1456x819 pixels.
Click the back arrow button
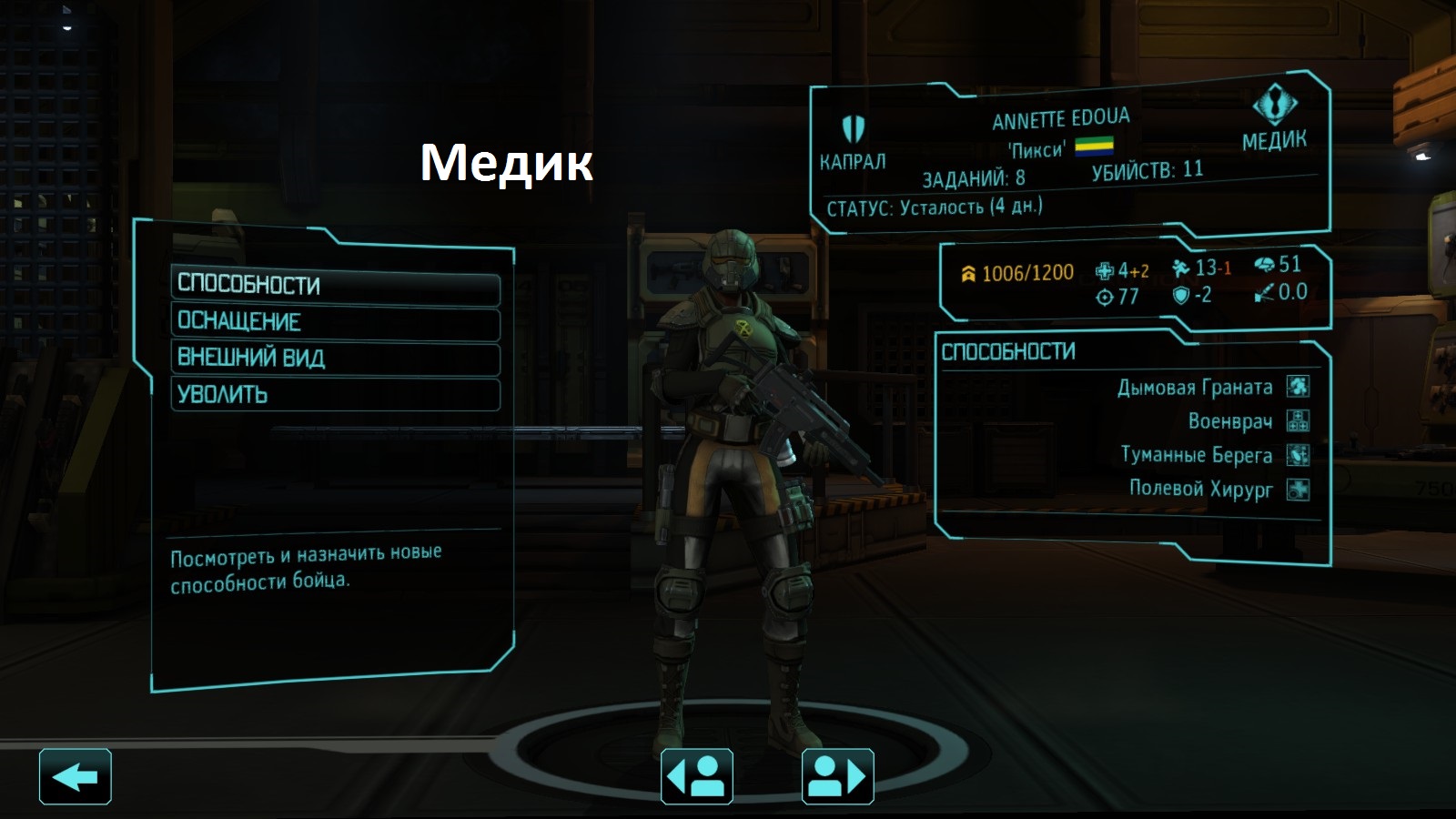click(76, 777)
